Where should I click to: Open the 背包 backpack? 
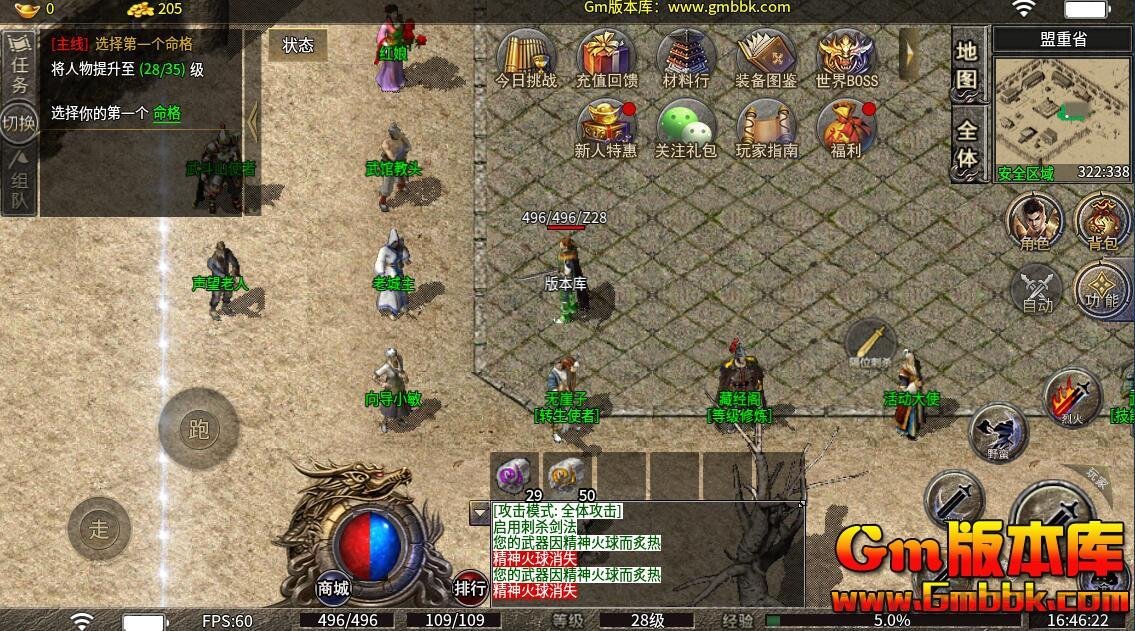(x=1102, y=220)
